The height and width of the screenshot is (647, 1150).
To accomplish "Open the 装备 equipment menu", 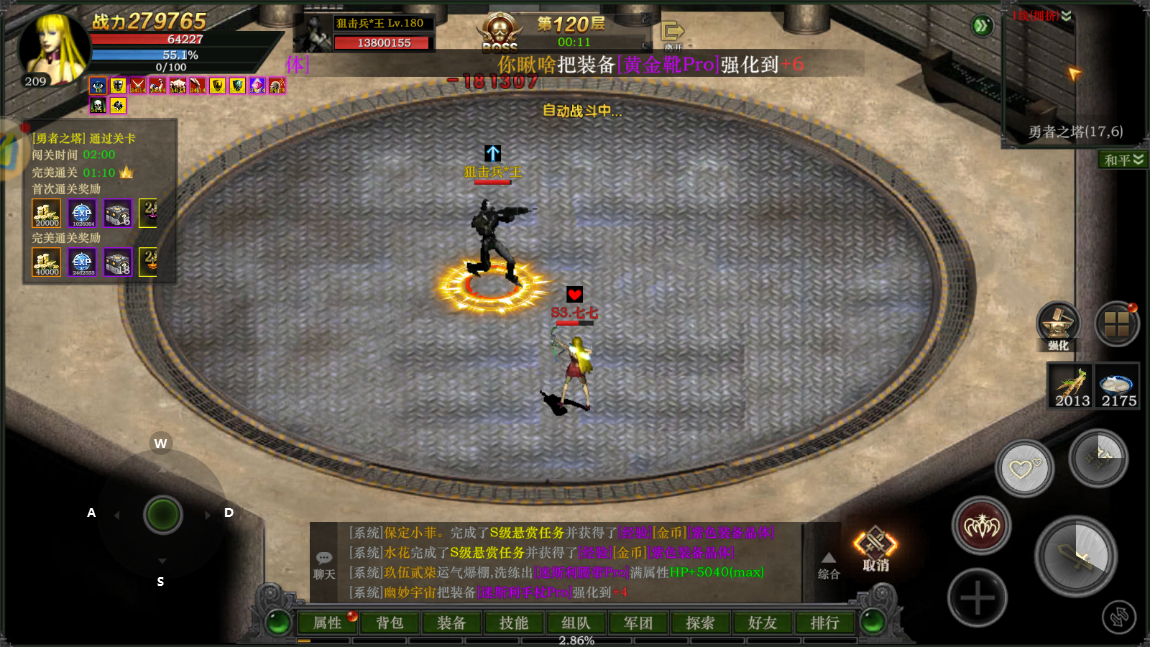I will point(451,623).
